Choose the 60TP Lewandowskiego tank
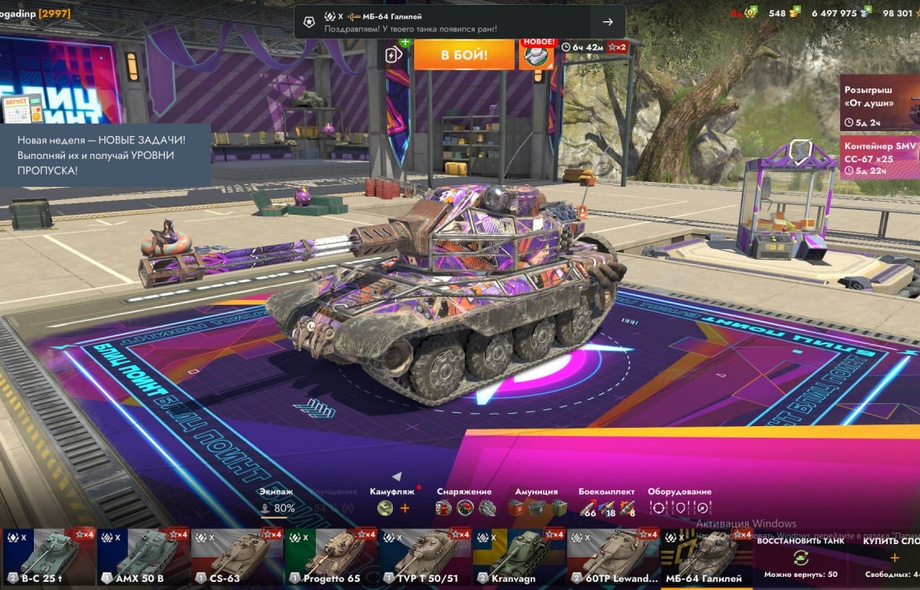 point(611,556)
